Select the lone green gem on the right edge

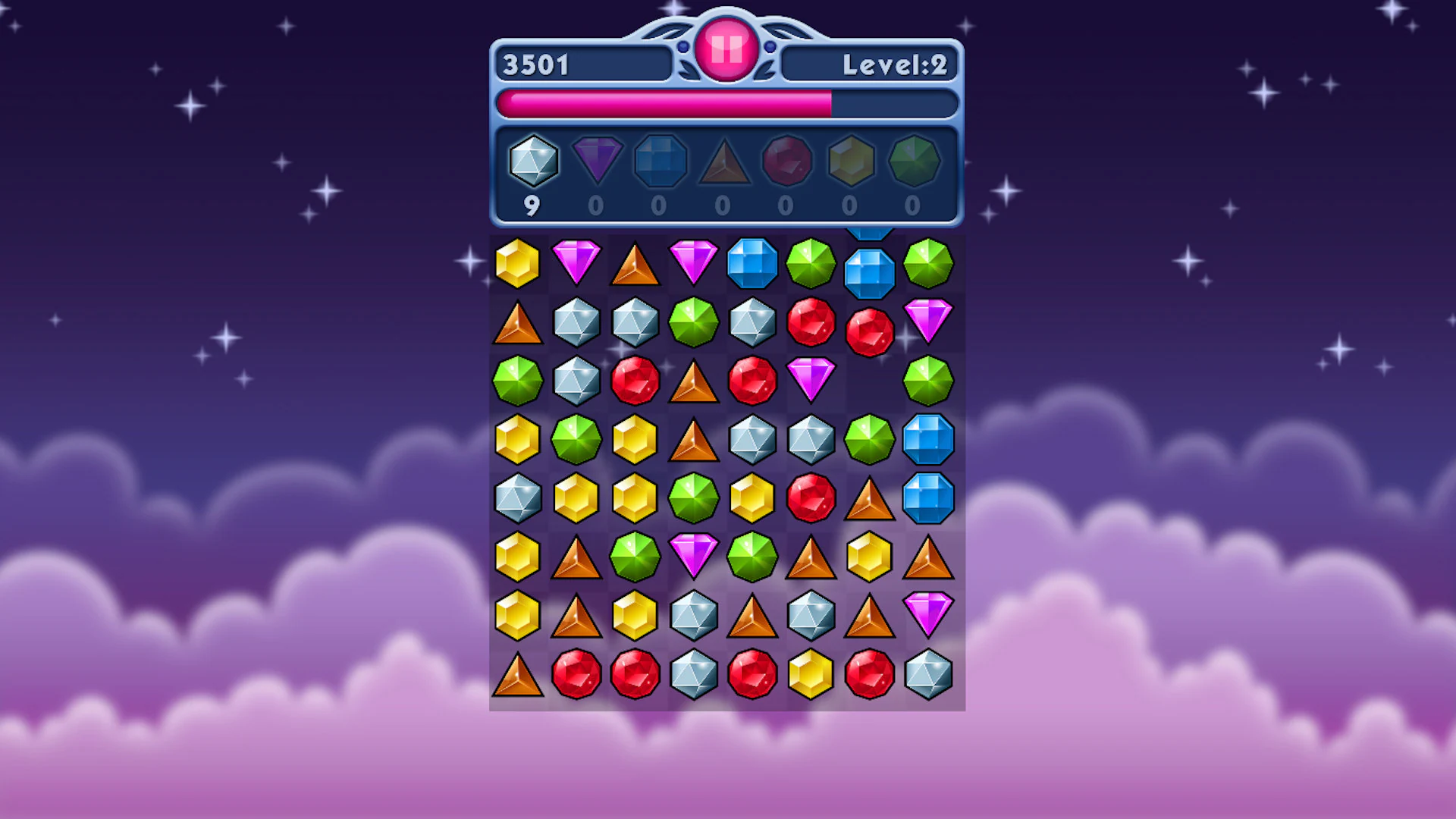pyautogui.click(x=929, y=379)
